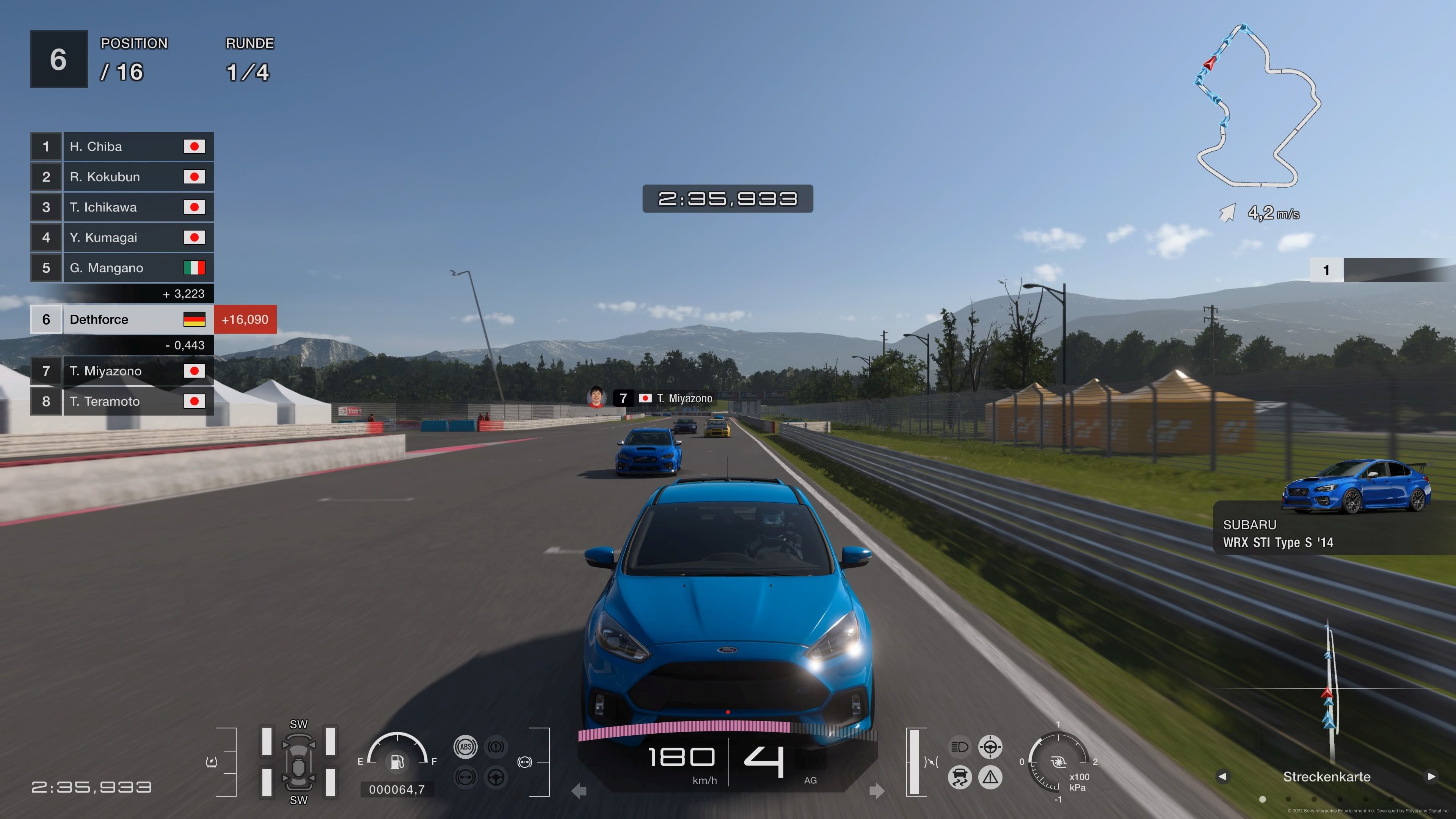Image resolution: width=1456 pixels, height=819 pixels.
Task: Click T. Miyazono's driver portrait above his car
Action: (596, 397)
